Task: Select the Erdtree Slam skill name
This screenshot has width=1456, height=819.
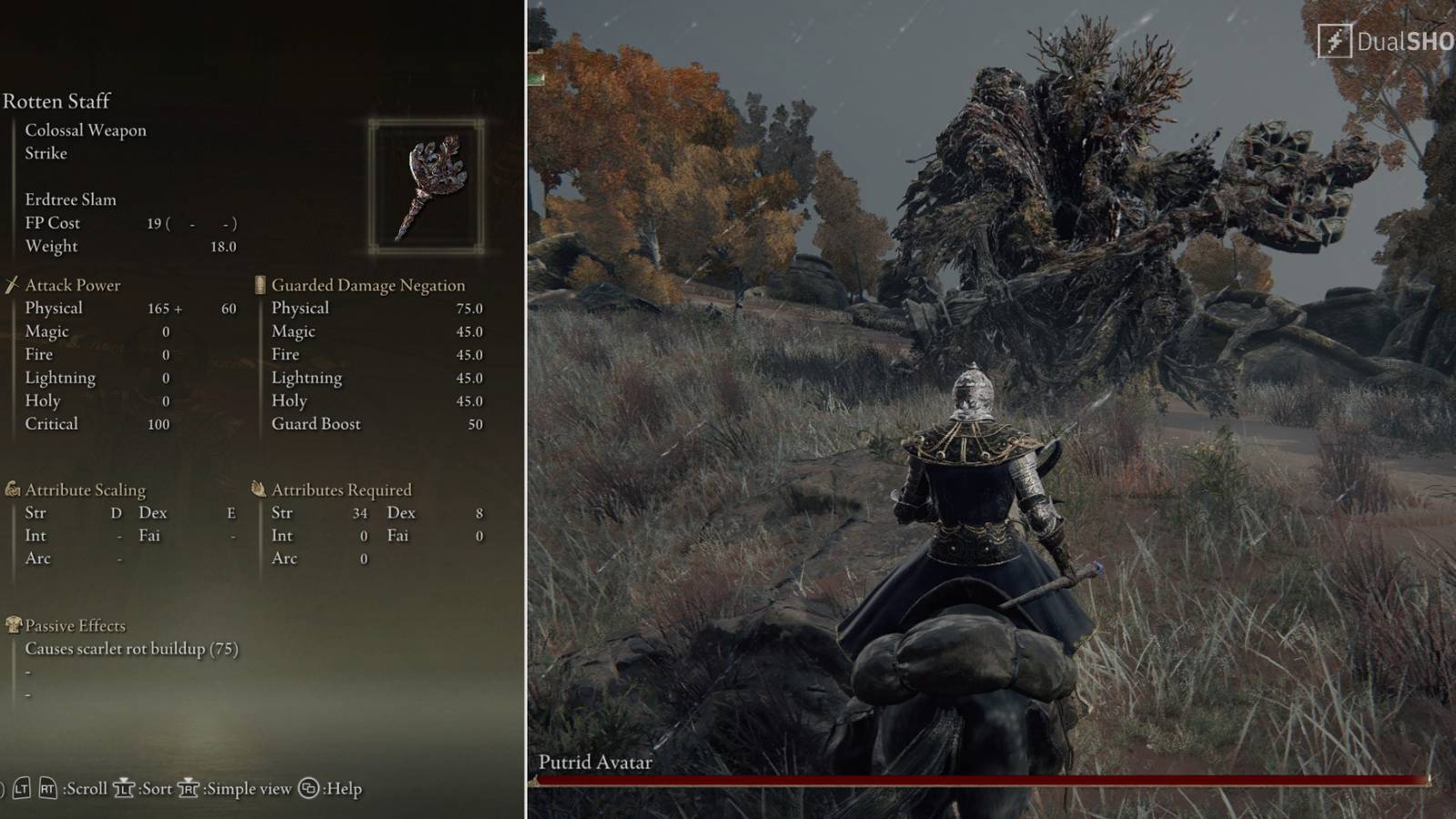Action: click(x=71, y=199)
